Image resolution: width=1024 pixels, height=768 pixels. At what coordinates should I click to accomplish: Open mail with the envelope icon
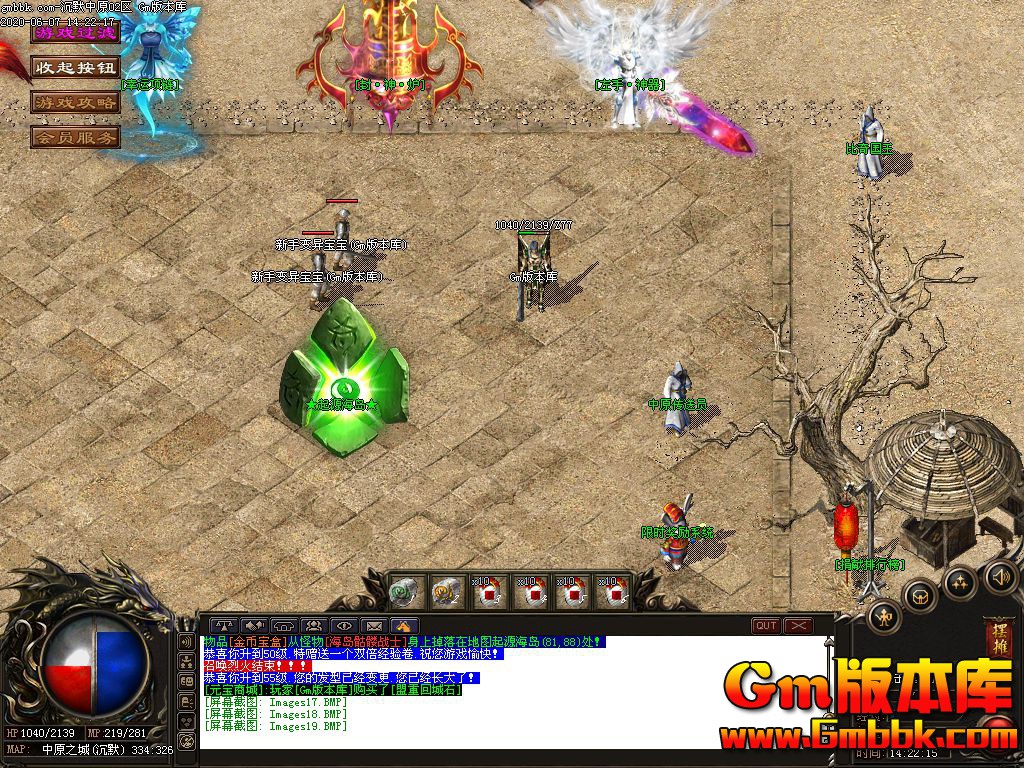373,626
